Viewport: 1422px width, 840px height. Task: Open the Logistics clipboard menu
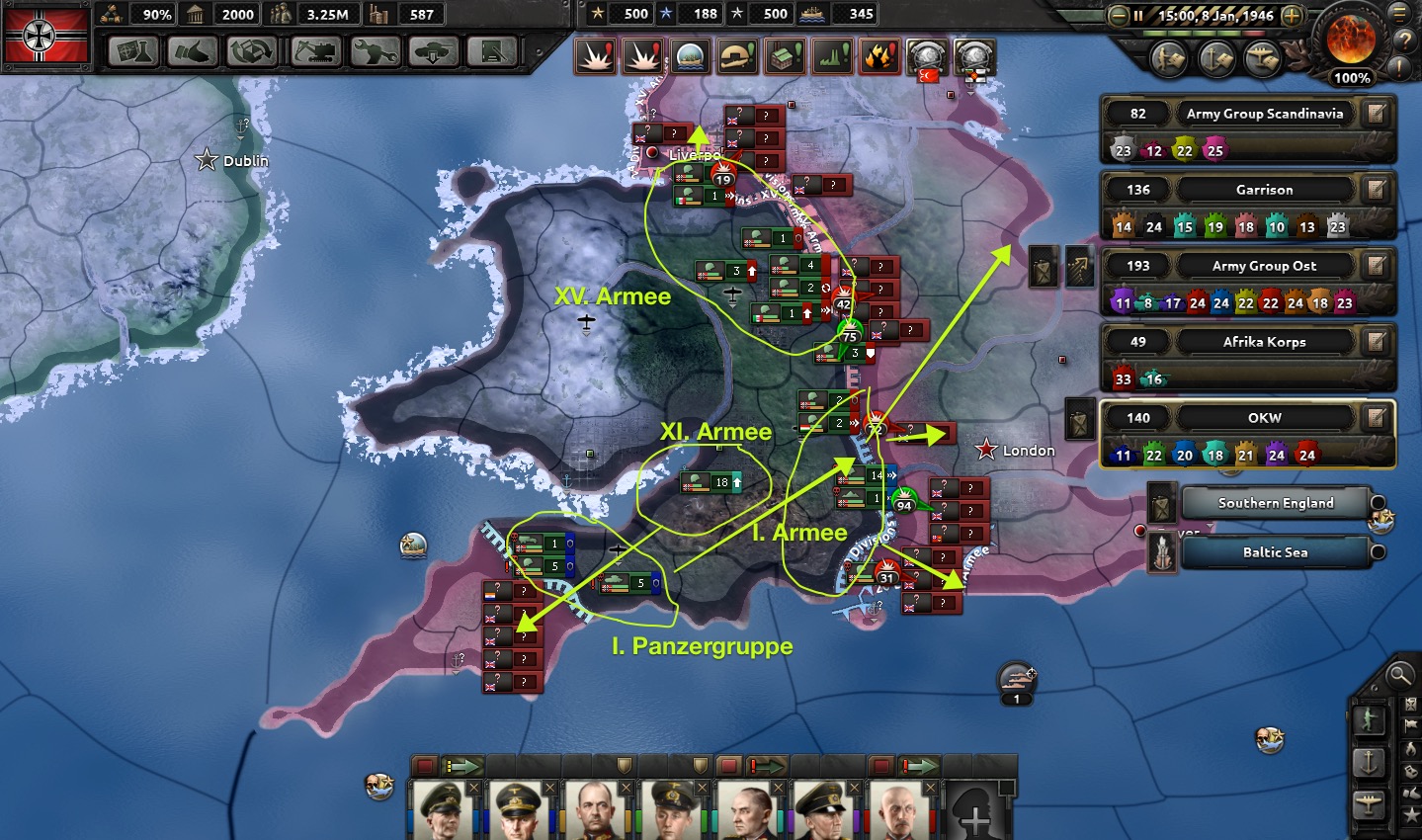pyautogui.click(x=492, y=51)
